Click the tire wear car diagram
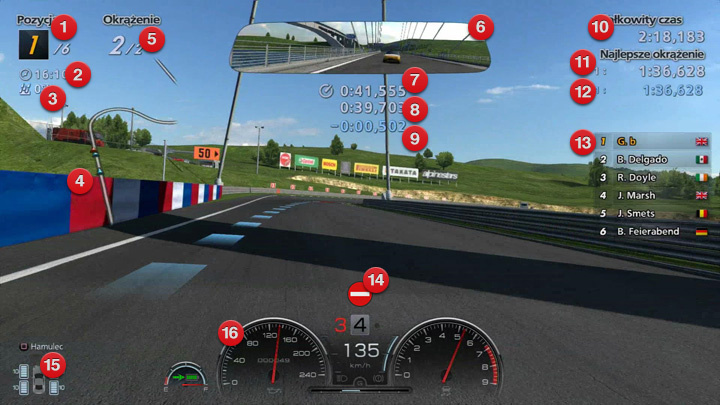This screenshot has width=720, height=405. coord(37,381)
